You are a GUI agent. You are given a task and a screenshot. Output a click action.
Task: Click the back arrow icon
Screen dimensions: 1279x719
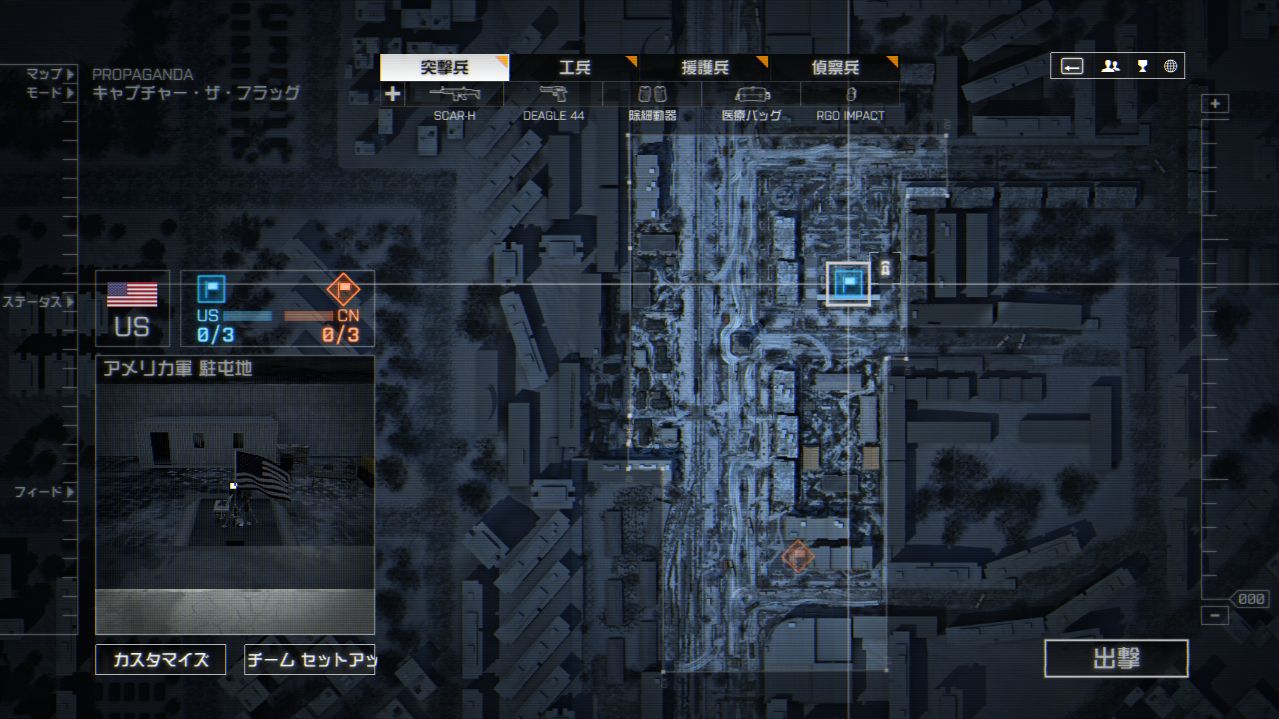coord(1072,66)
